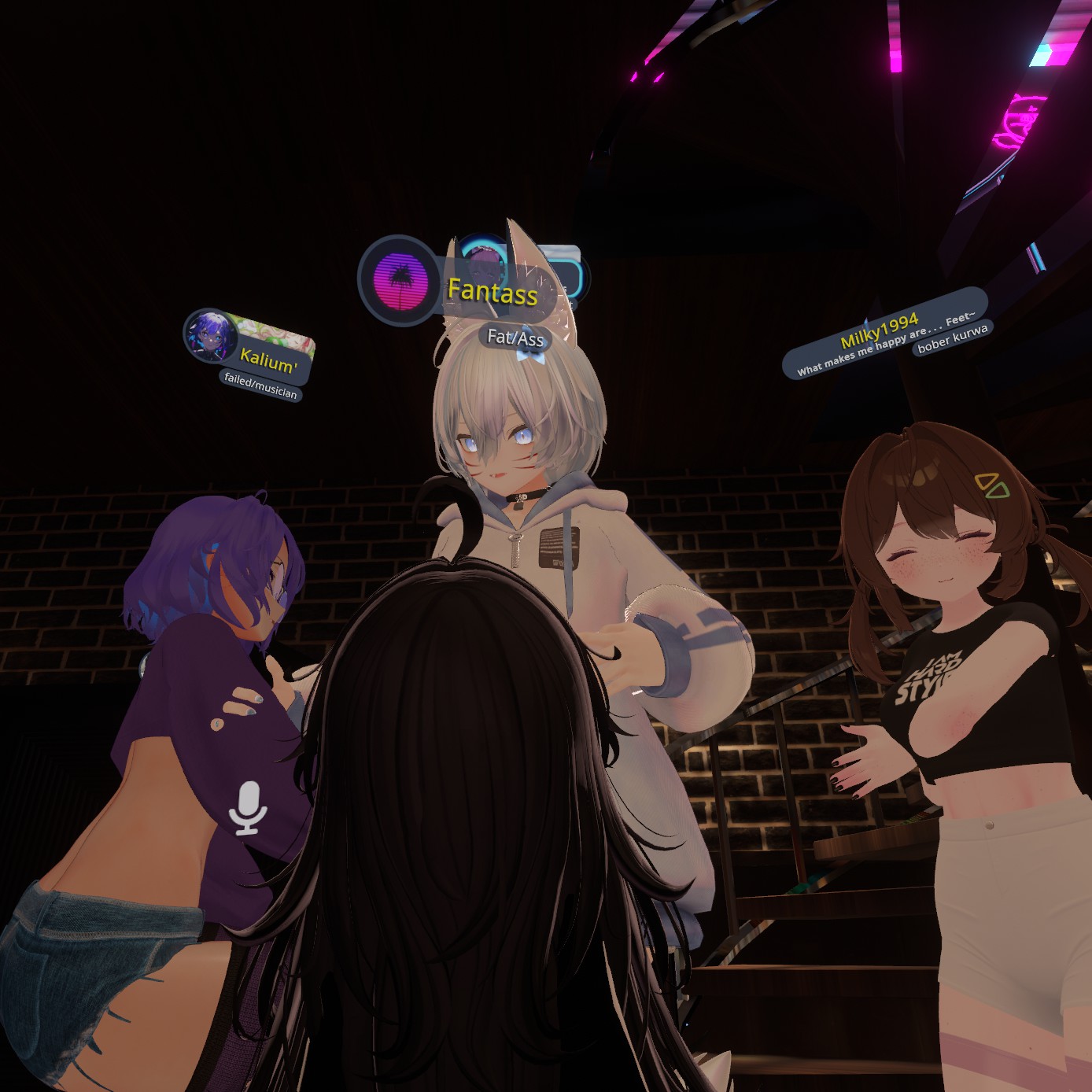Screen dimensions: 1092x1092
Task: Toggle the white microphone icon
Action: click(x=249, y=808)
